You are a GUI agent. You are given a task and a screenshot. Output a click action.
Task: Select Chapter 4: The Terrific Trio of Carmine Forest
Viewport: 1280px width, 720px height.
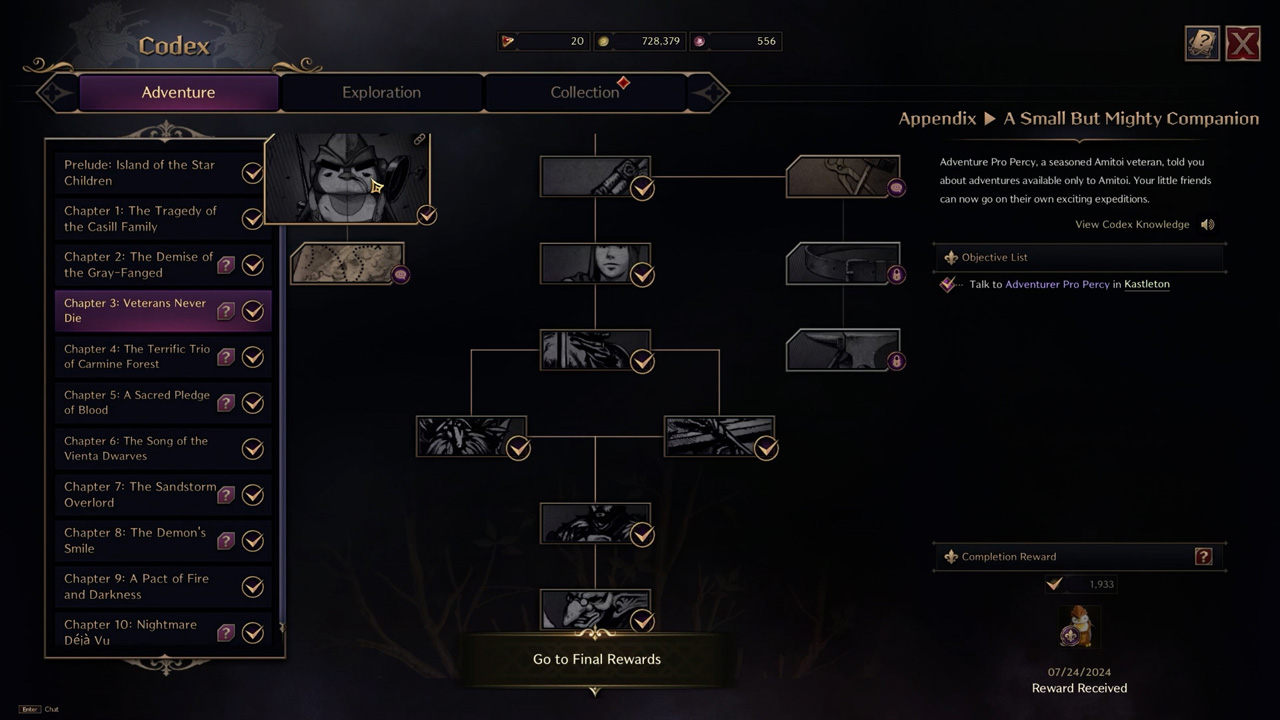(137, 356)
